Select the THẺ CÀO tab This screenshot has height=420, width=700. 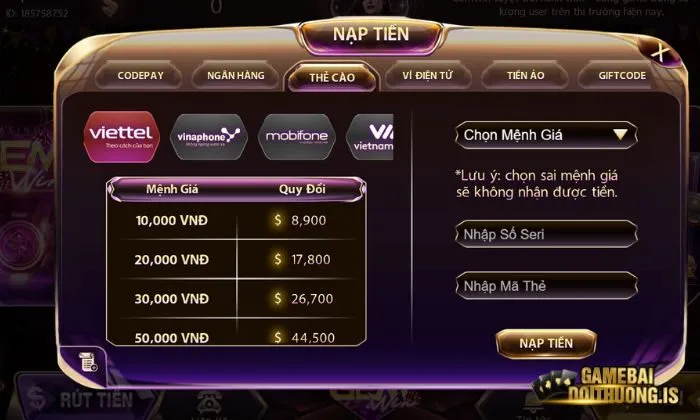click(332, 77)
